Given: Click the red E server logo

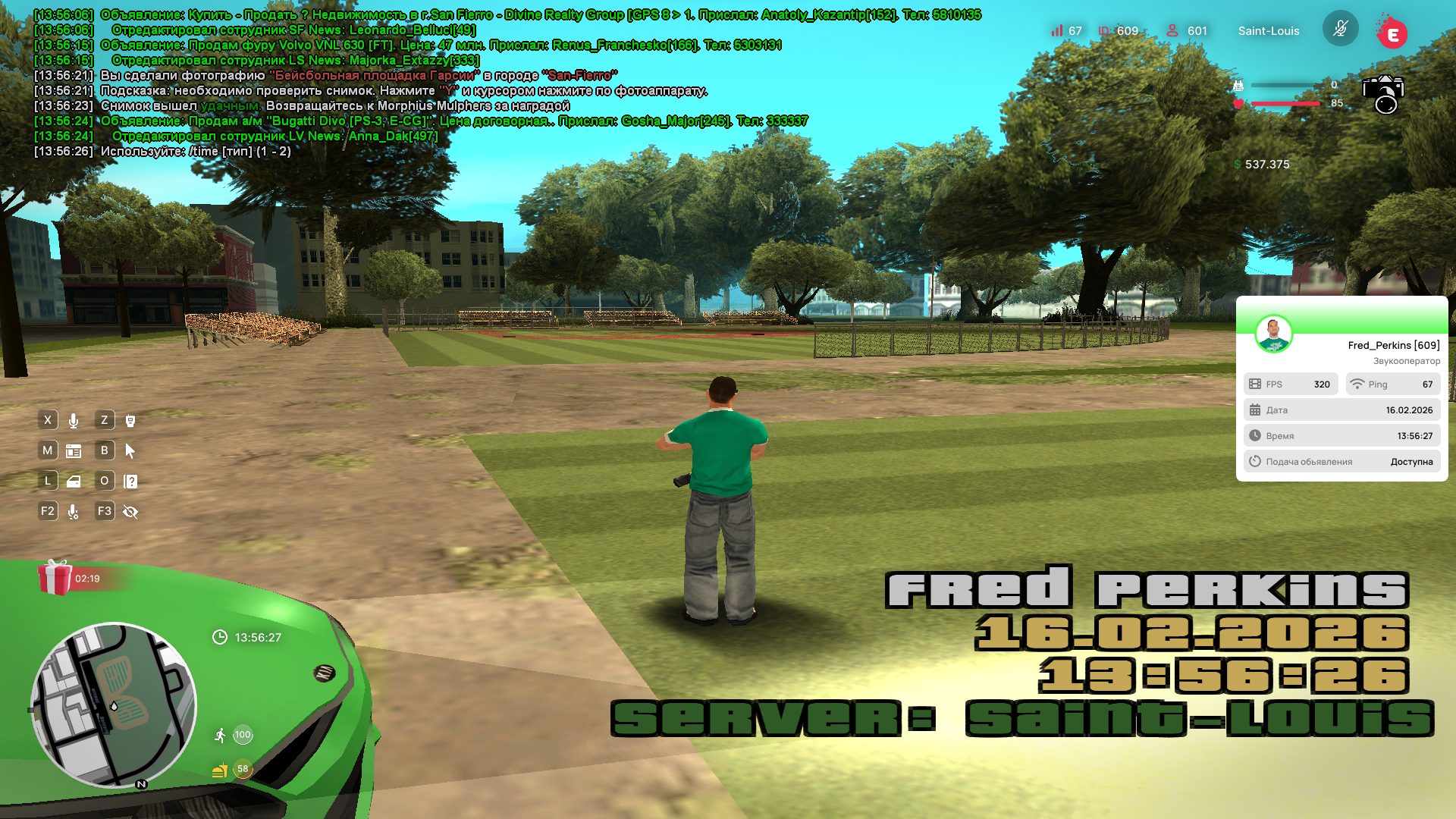Looking at the screenshot, I should (1392, 33).
